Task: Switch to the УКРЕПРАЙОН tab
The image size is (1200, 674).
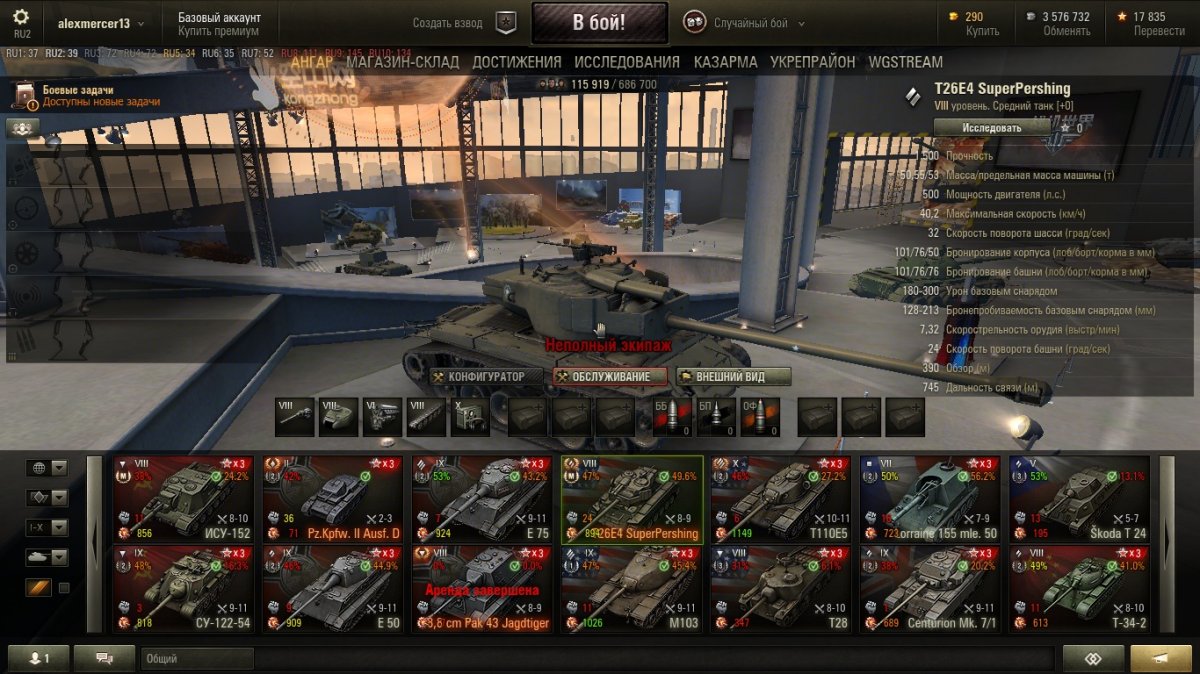Action: click(813, 62)
